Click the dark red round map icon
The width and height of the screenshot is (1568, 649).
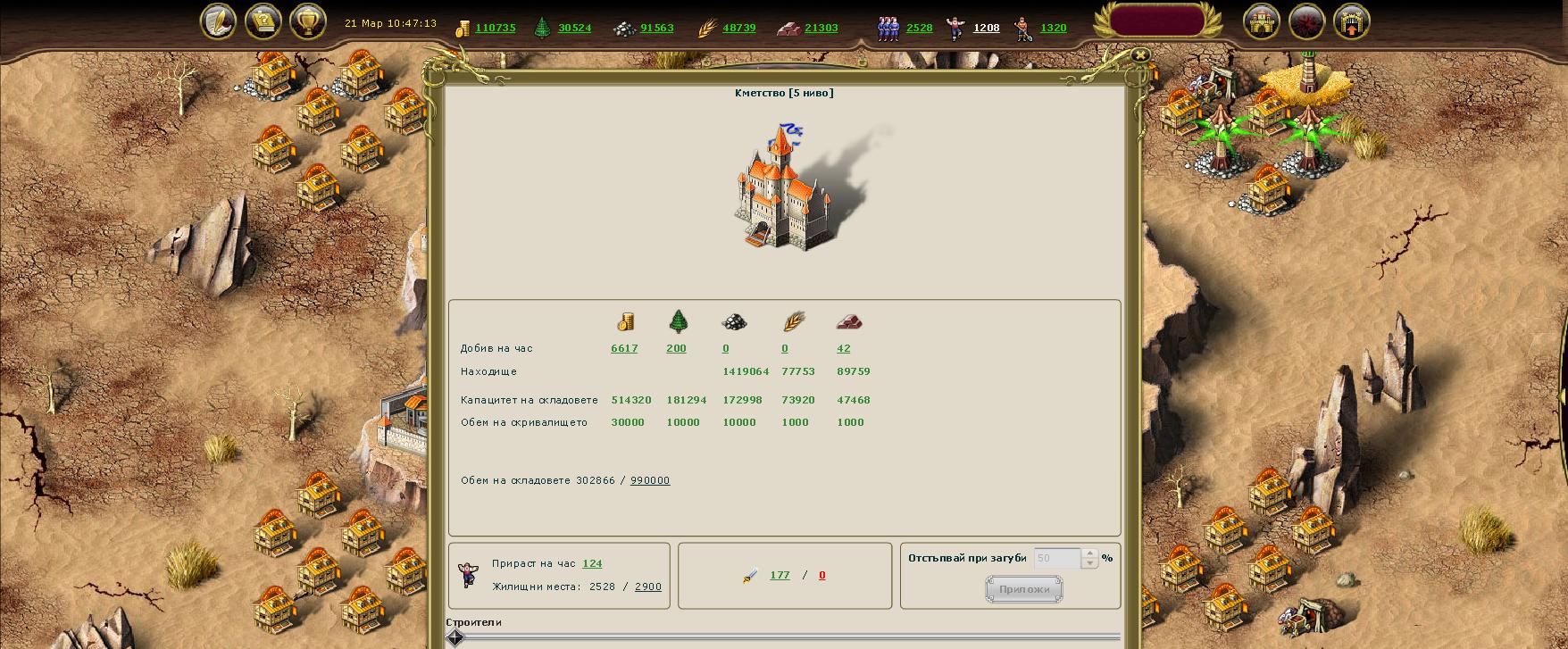[x=1306, y=21]
